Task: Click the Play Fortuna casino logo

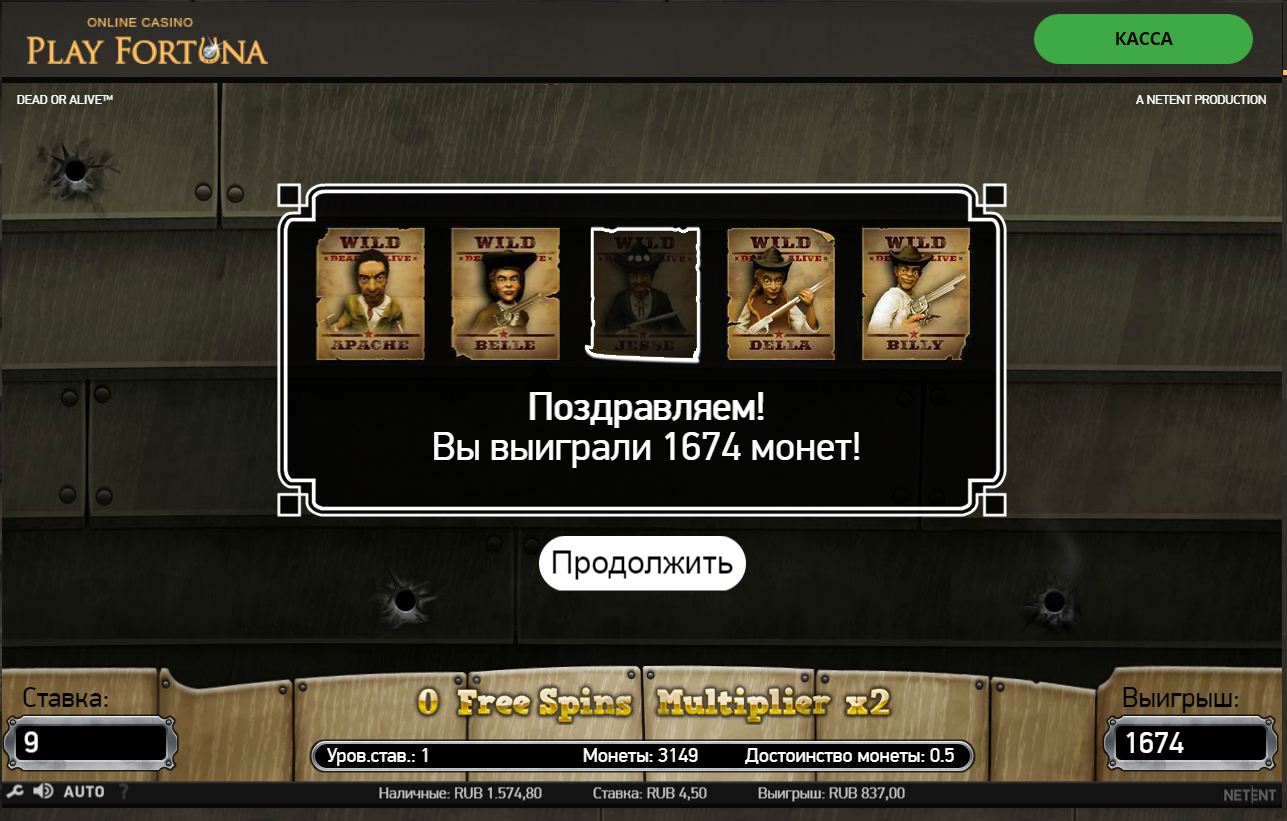Action: (x=147, y=38)
